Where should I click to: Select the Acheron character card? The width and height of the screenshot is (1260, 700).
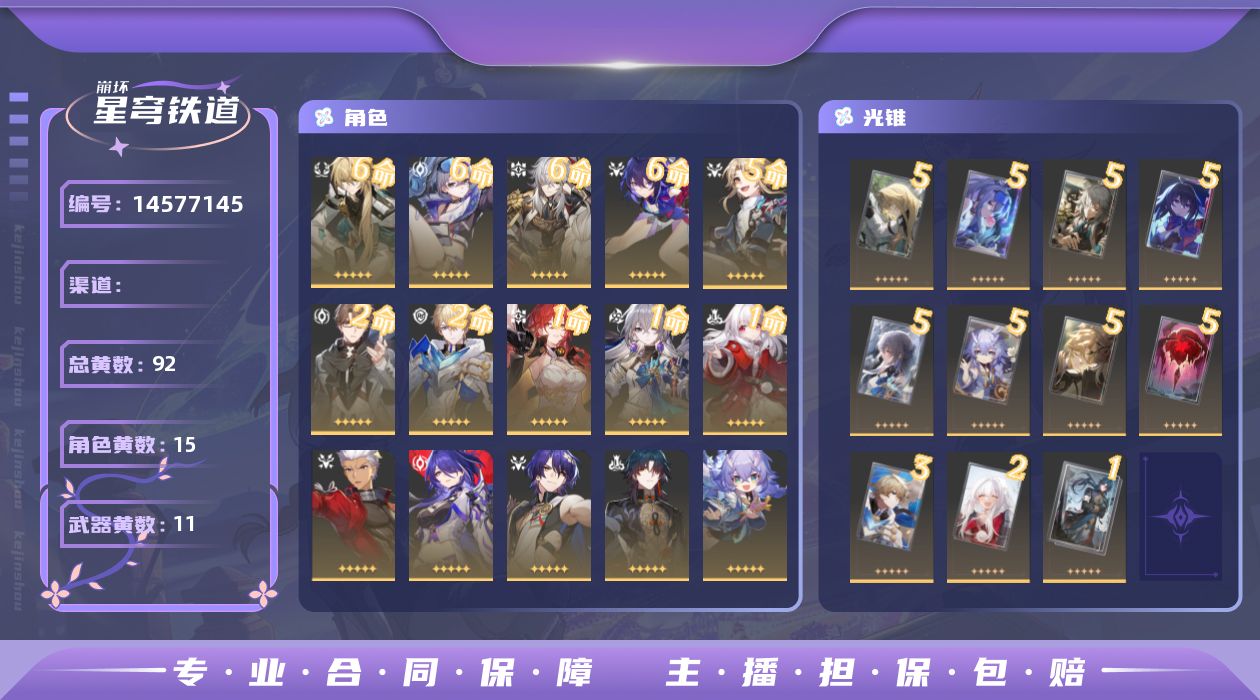451,515
